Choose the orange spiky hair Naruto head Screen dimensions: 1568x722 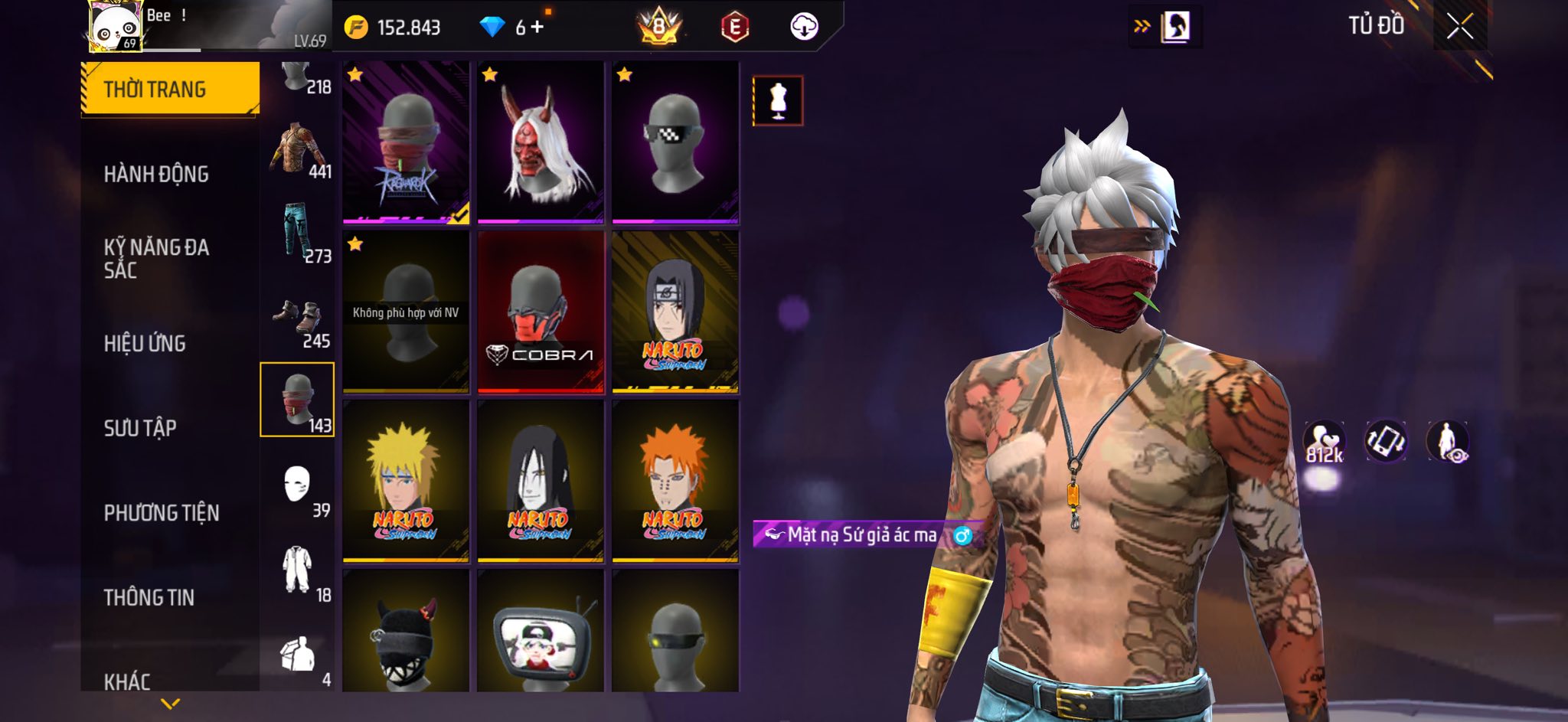point(675,482)
